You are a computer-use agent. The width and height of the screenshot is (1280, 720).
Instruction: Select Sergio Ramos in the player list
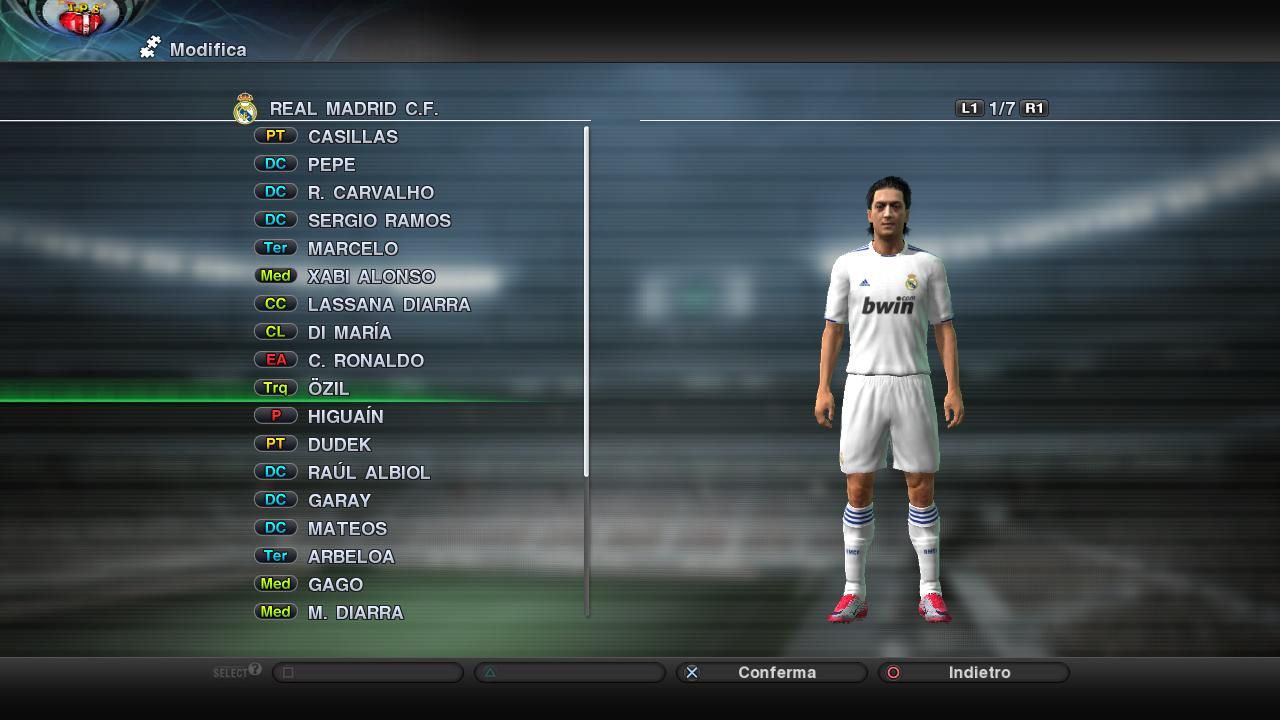coord(379,221)
